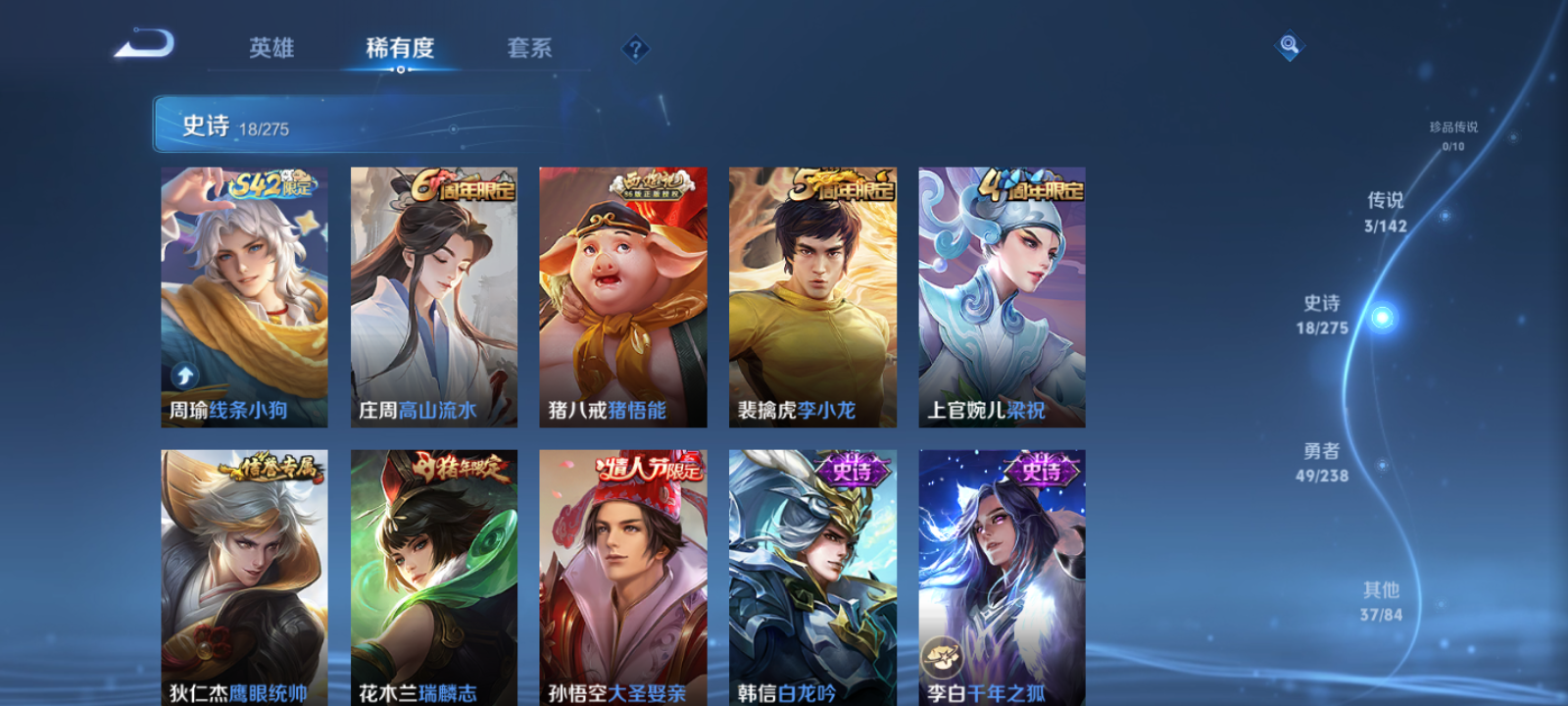Stay on the 稀有度 tab
The height and width of the screenshot is (706, 1568).
pyautogui.click(x=398, y=46)
